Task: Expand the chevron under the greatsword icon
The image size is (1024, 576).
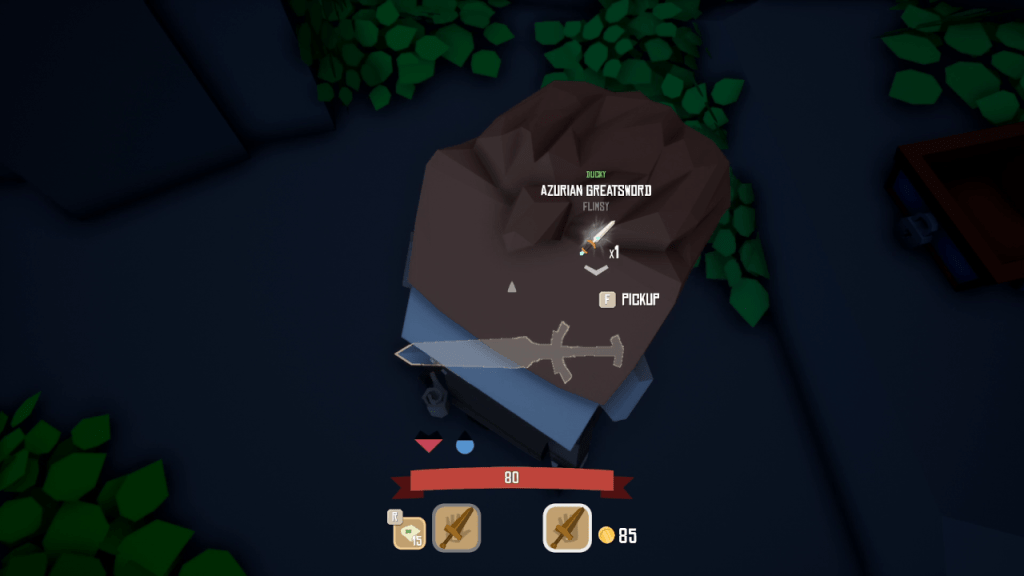Action: coord(596,269)
